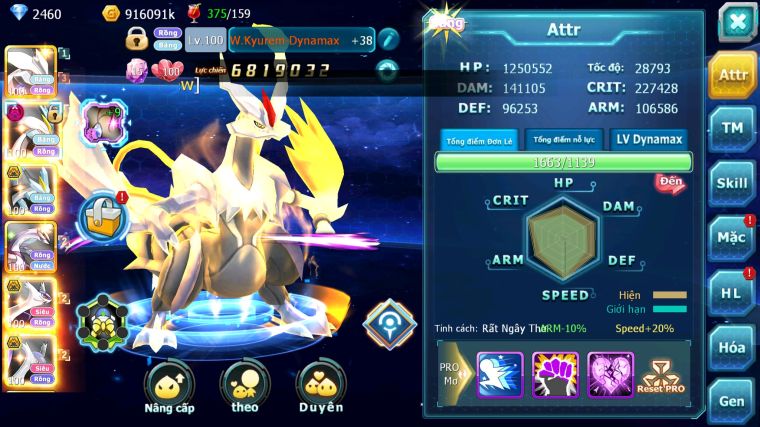This screenshot has height=427, width=760.
Task: Switch to the Hóa side tab
Action: tap(733, 347)
